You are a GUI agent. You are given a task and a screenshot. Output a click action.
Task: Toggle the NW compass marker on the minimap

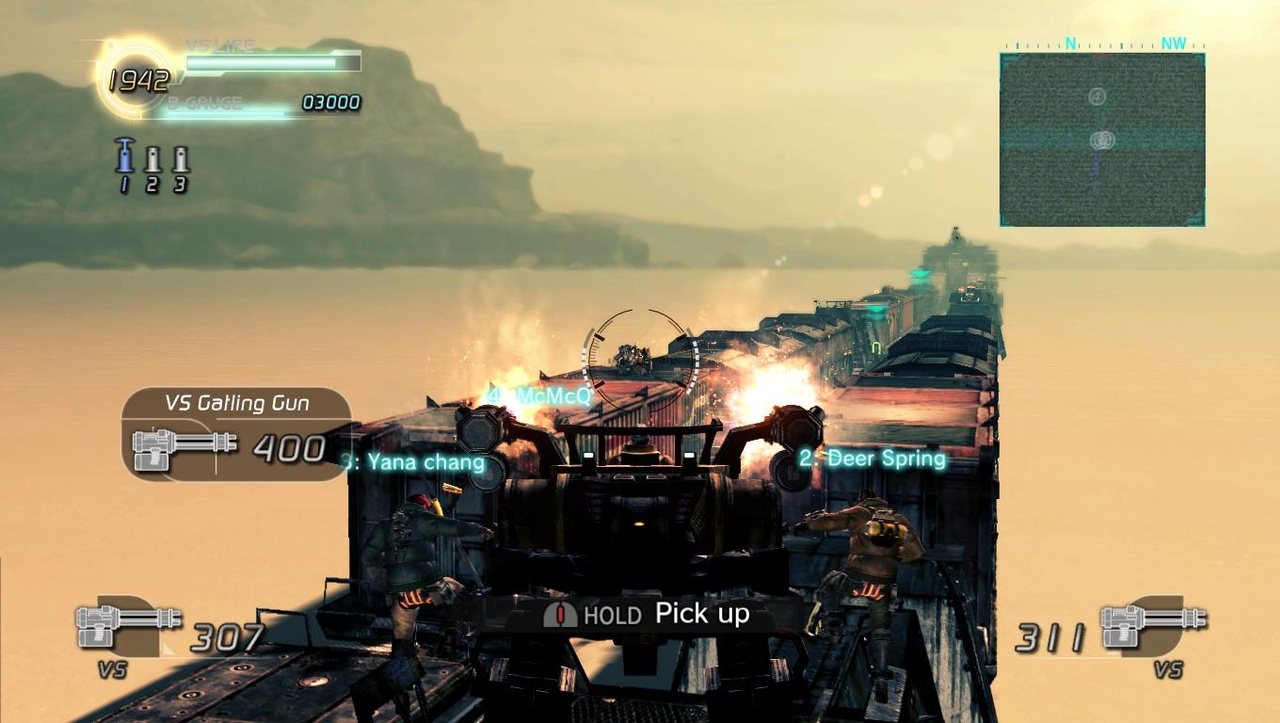1172,43
